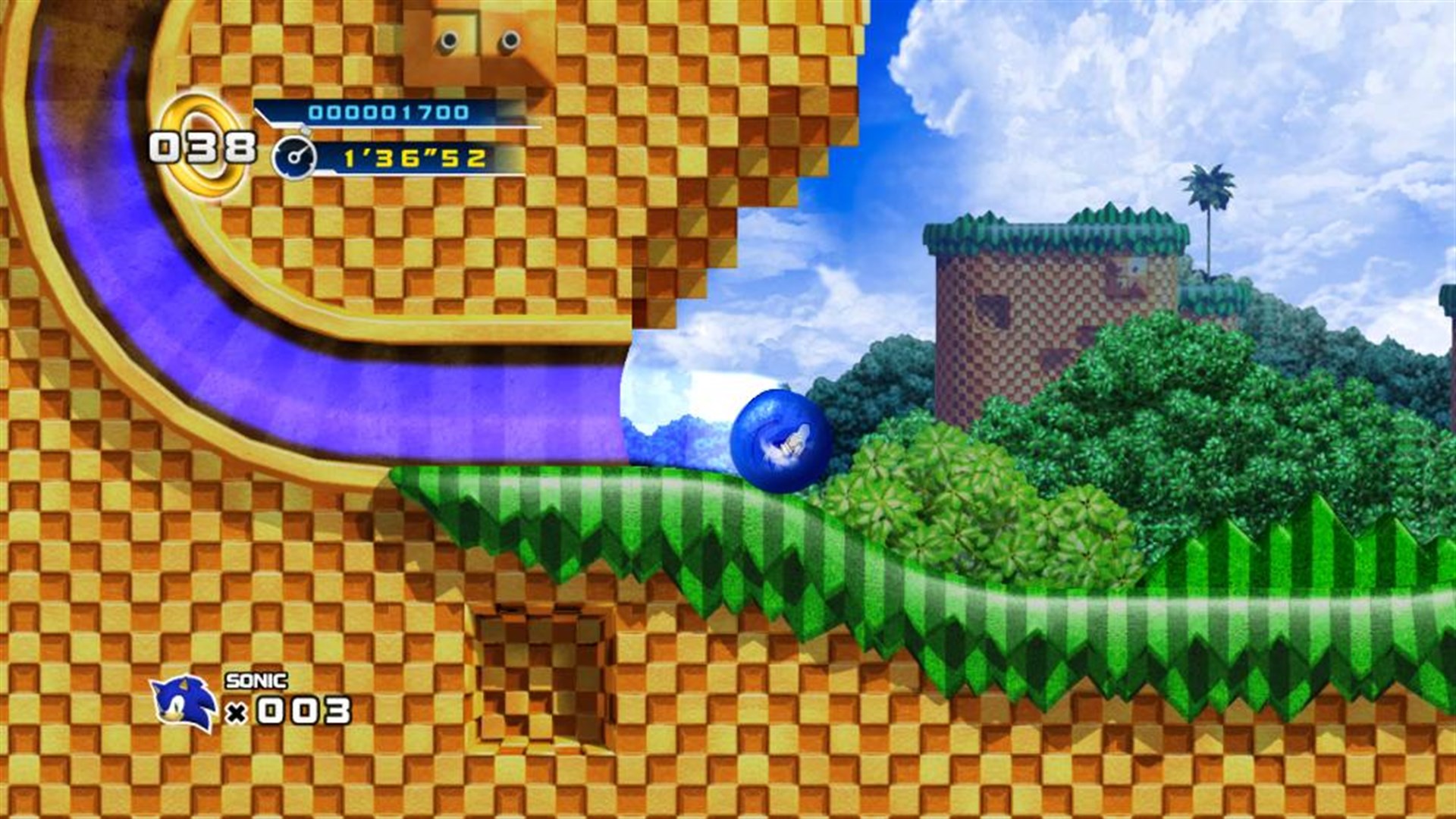Click the spinning Sonic ball
Image resolution: width=1456 pixels, height=819 pixels.
point(777,436)
